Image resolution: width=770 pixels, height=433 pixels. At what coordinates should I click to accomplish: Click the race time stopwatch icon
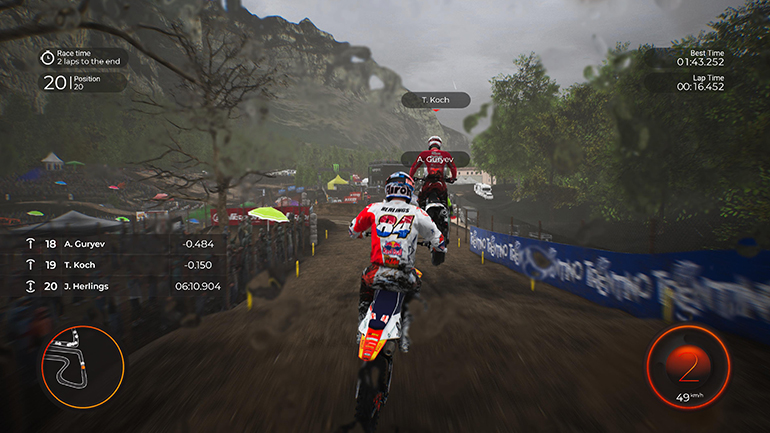pos(48,57)
